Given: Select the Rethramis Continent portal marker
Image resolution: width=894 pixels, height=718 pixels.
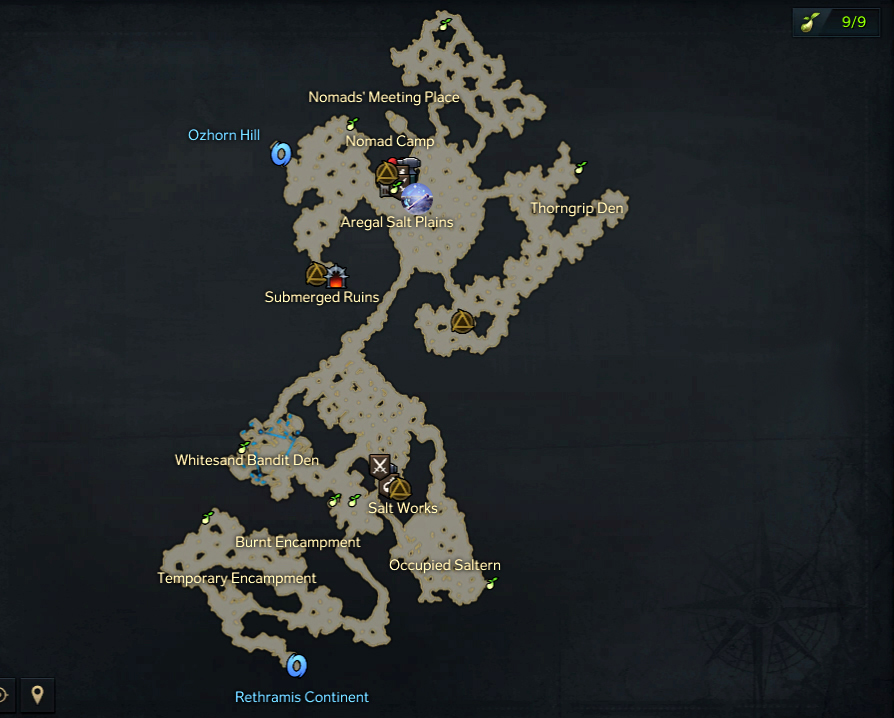Looking at the screenshot, I should [x=296, y=665].
